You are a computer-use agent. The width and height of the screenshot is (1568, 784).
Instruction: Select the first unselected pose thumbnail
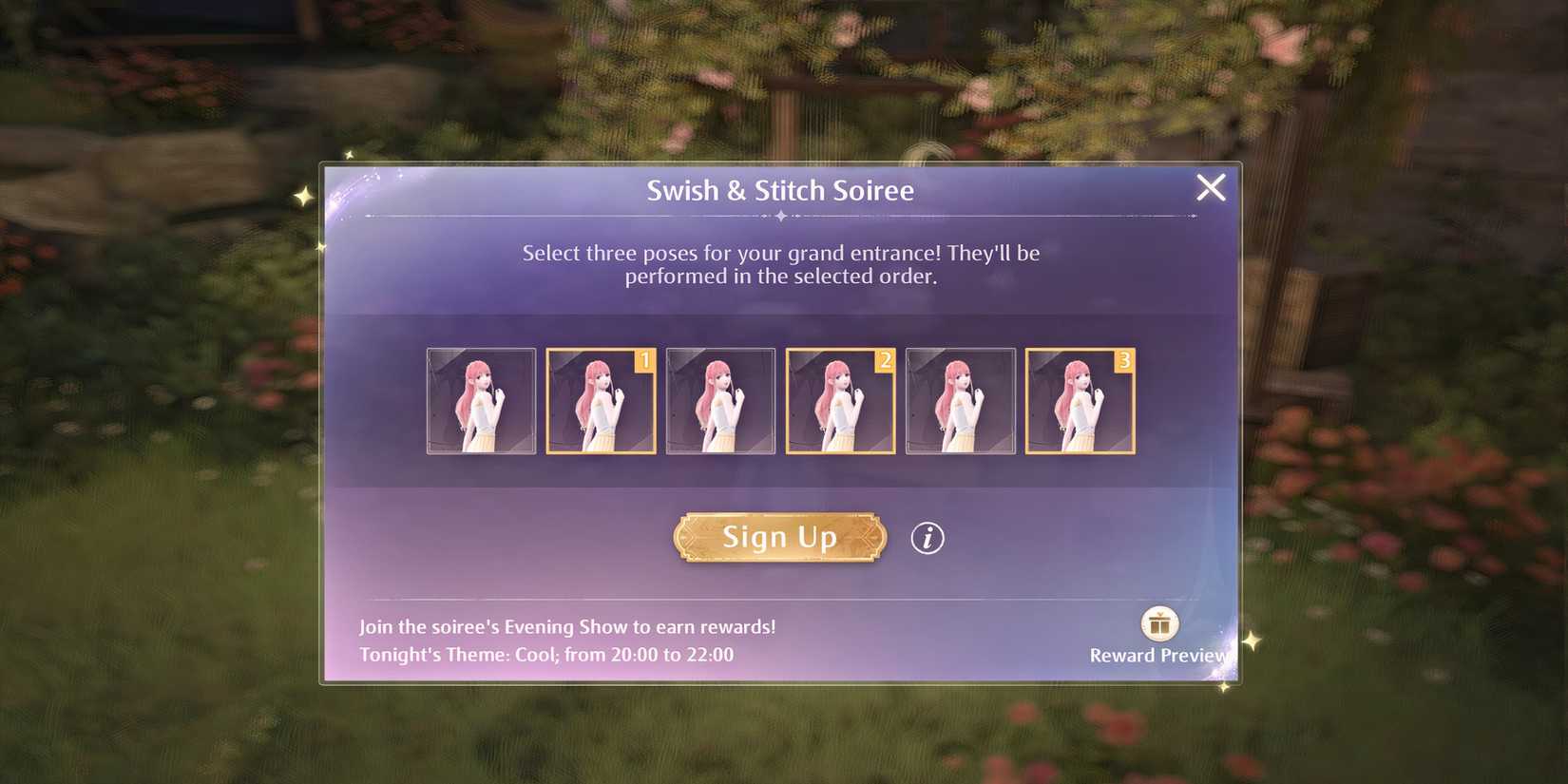click(x=481, y=401)
